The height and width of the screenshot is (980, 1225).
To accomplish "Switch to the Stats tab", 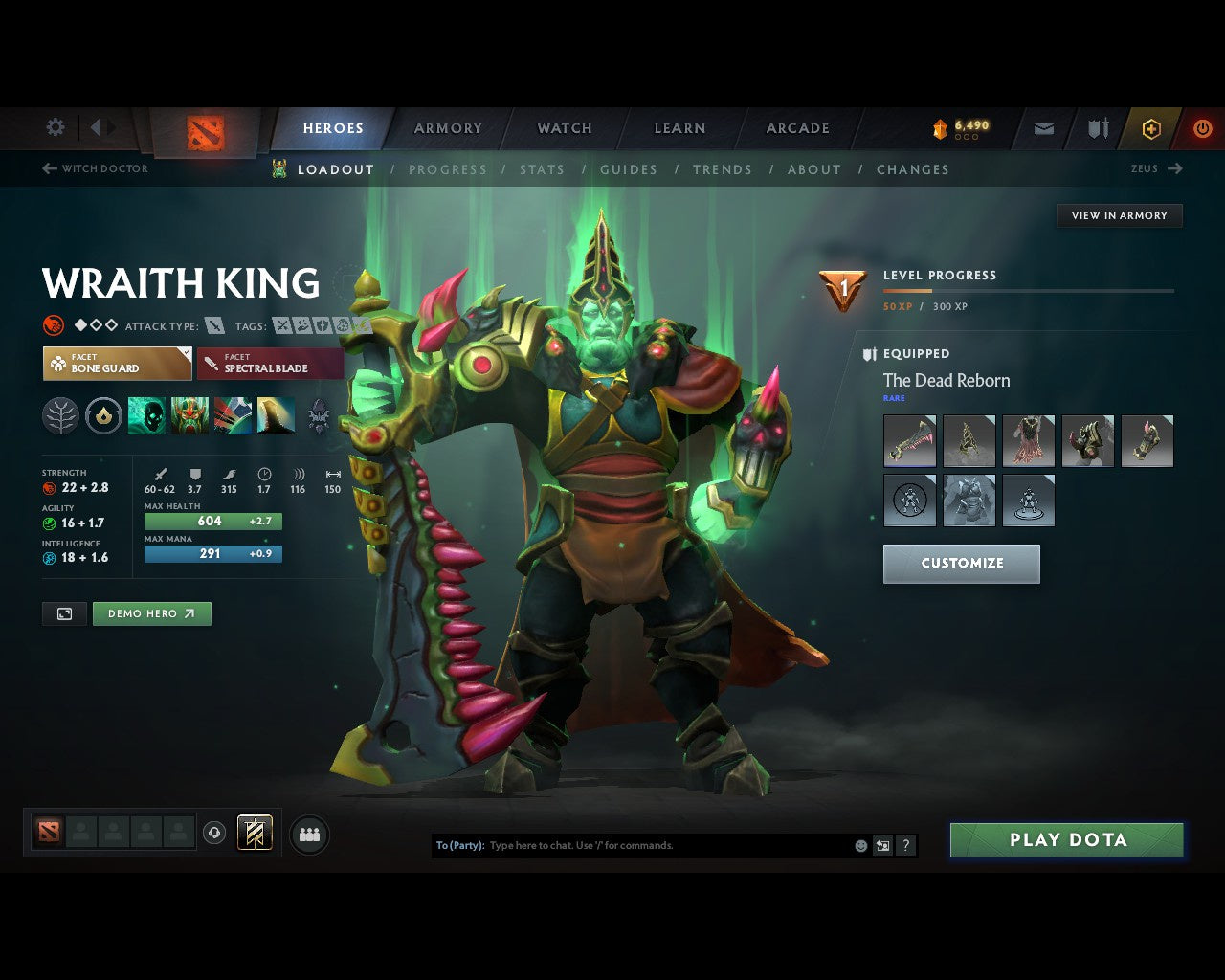I will coord(543,169).
